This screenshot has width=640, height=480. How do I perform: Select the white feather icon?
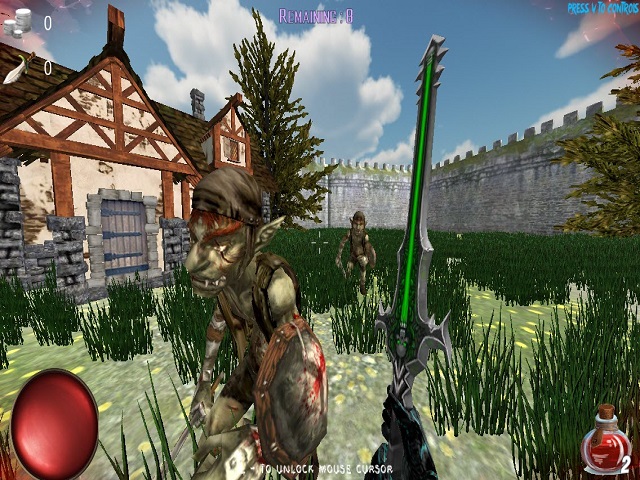point(18,67)
